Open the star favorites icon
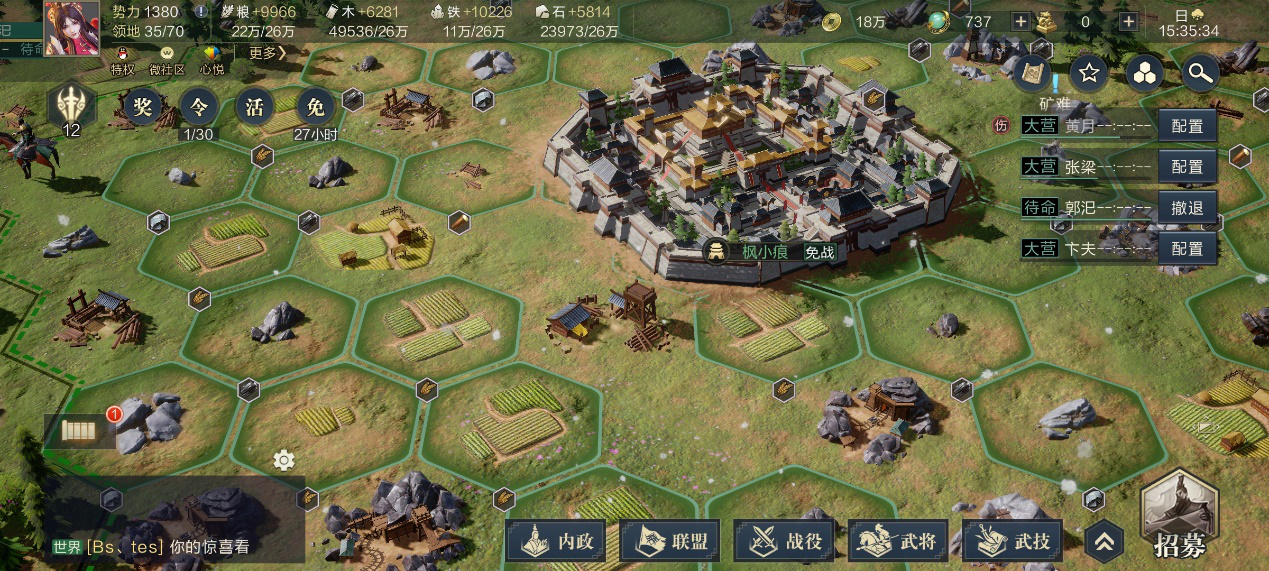The height and width of the screenshot is (571, 1269). click(x=1089, y=72)
